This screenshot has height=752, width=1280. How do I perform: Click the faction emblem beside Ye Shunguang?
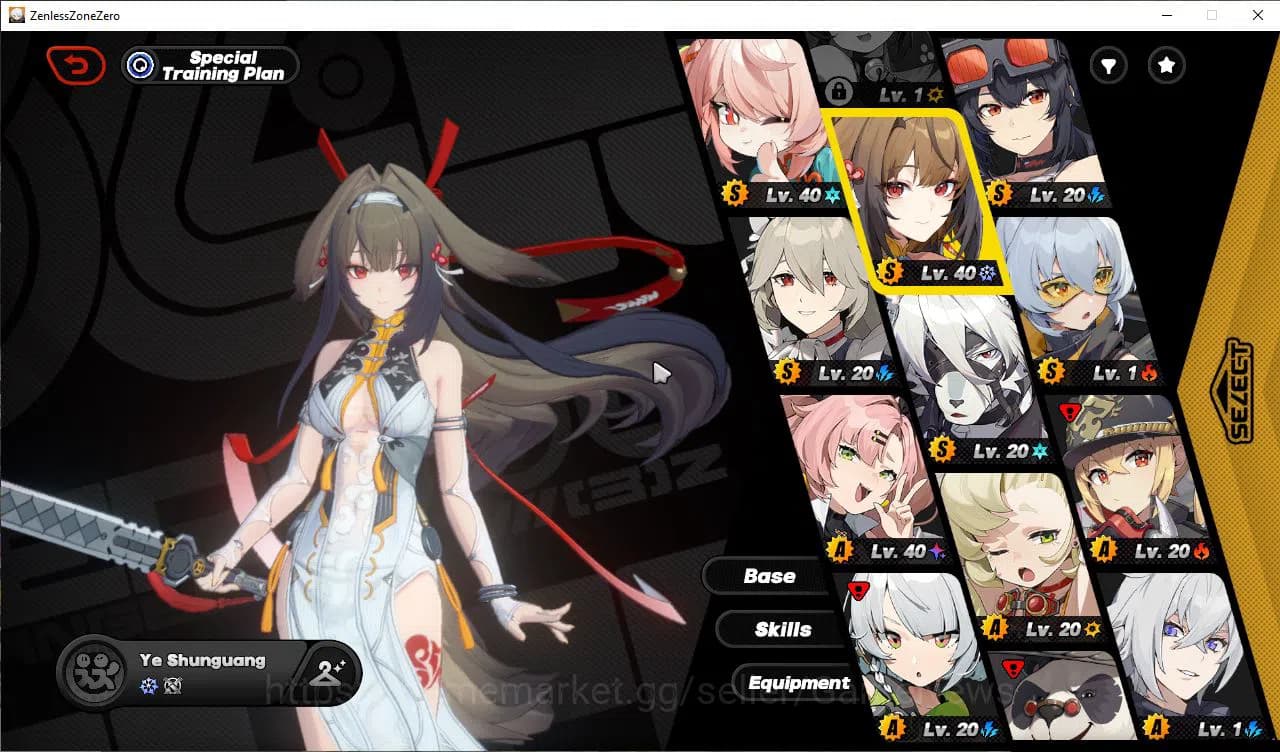click(93, 672)
